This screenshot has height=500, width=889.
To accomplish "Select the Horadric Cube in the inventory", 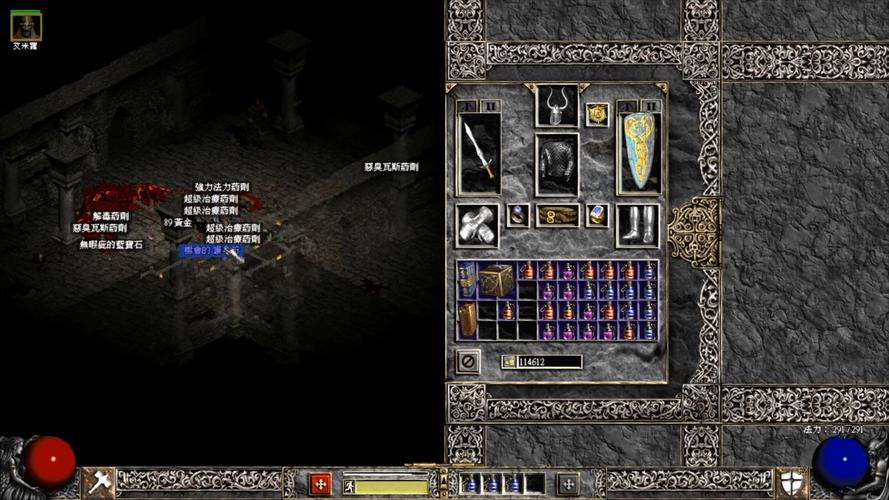I will point(496,280).
